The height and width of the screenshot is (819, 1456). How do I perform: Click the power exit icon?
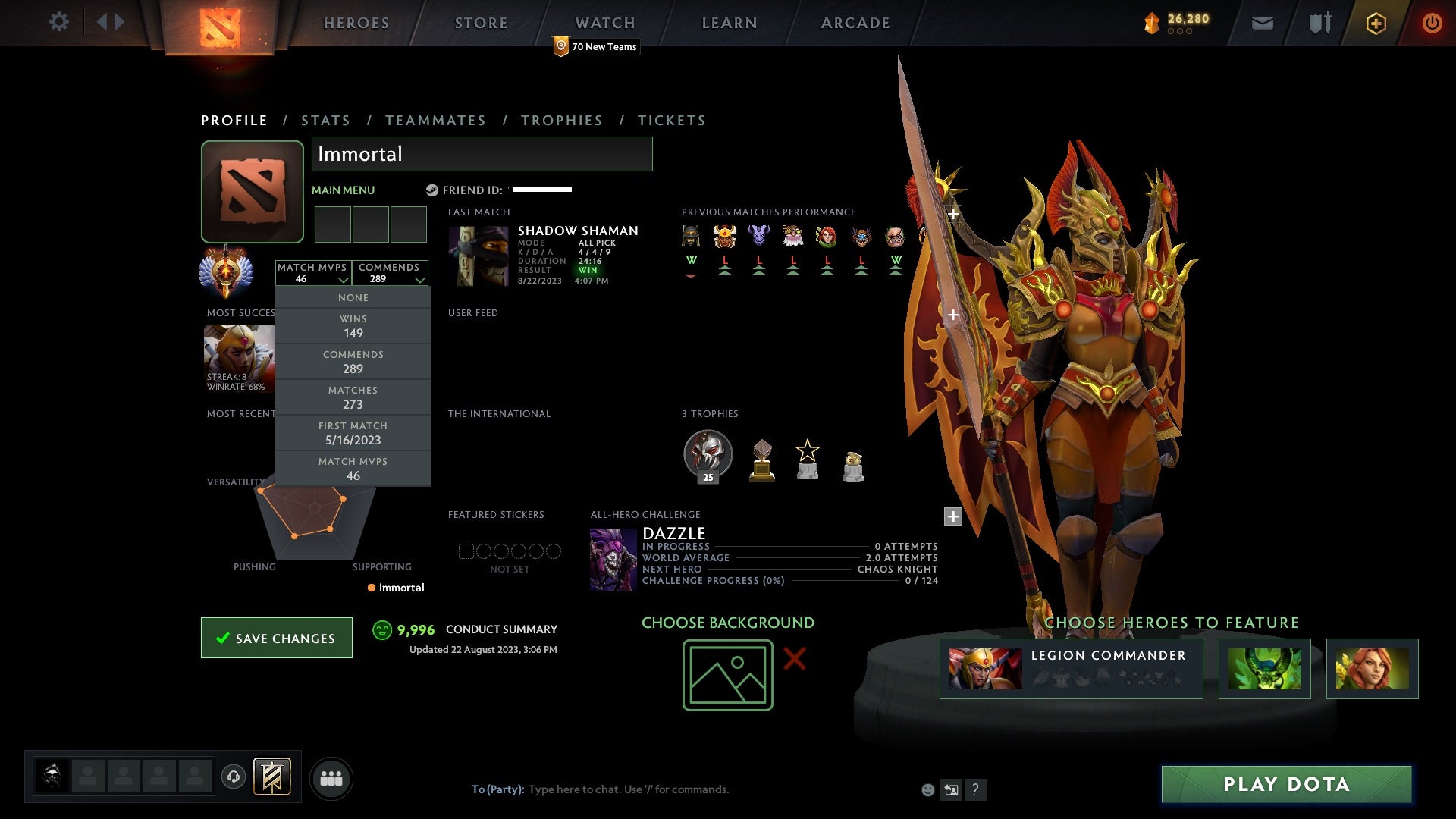coord(1432,23)
